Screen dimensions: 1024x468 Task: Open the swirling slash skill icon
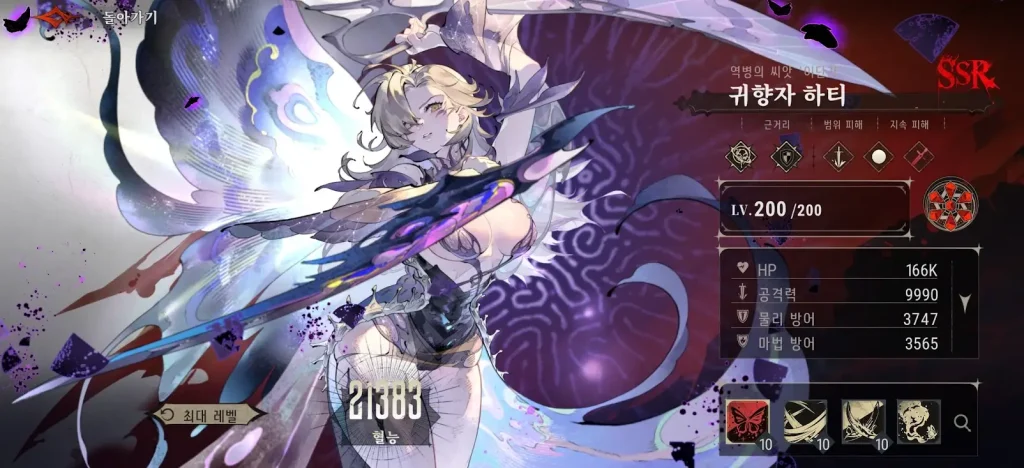point(804,421)
